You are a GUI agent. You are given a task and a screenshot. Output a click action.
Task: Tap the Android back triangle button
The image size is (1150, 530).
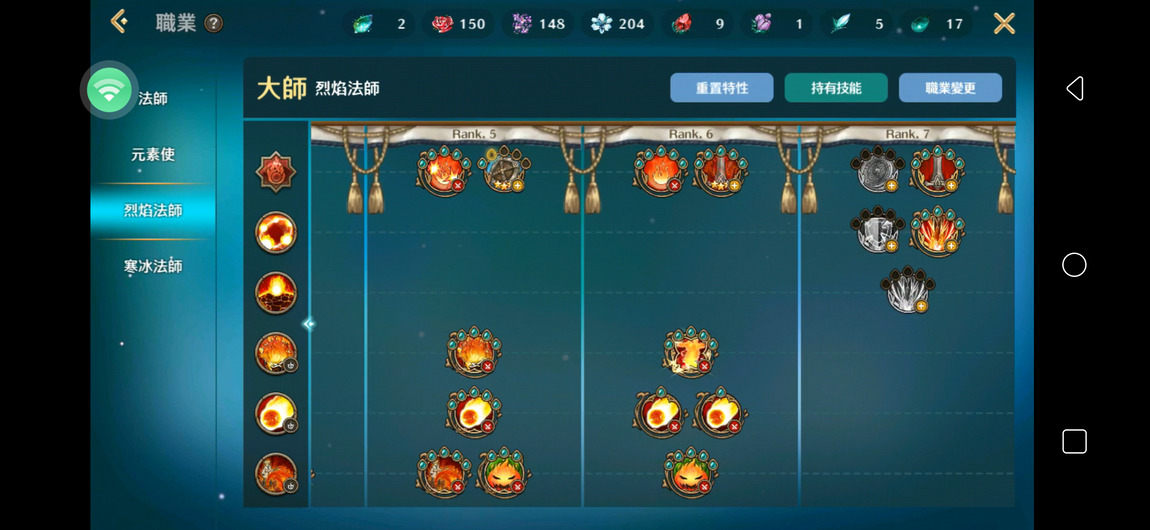(x=1074, y=89)
